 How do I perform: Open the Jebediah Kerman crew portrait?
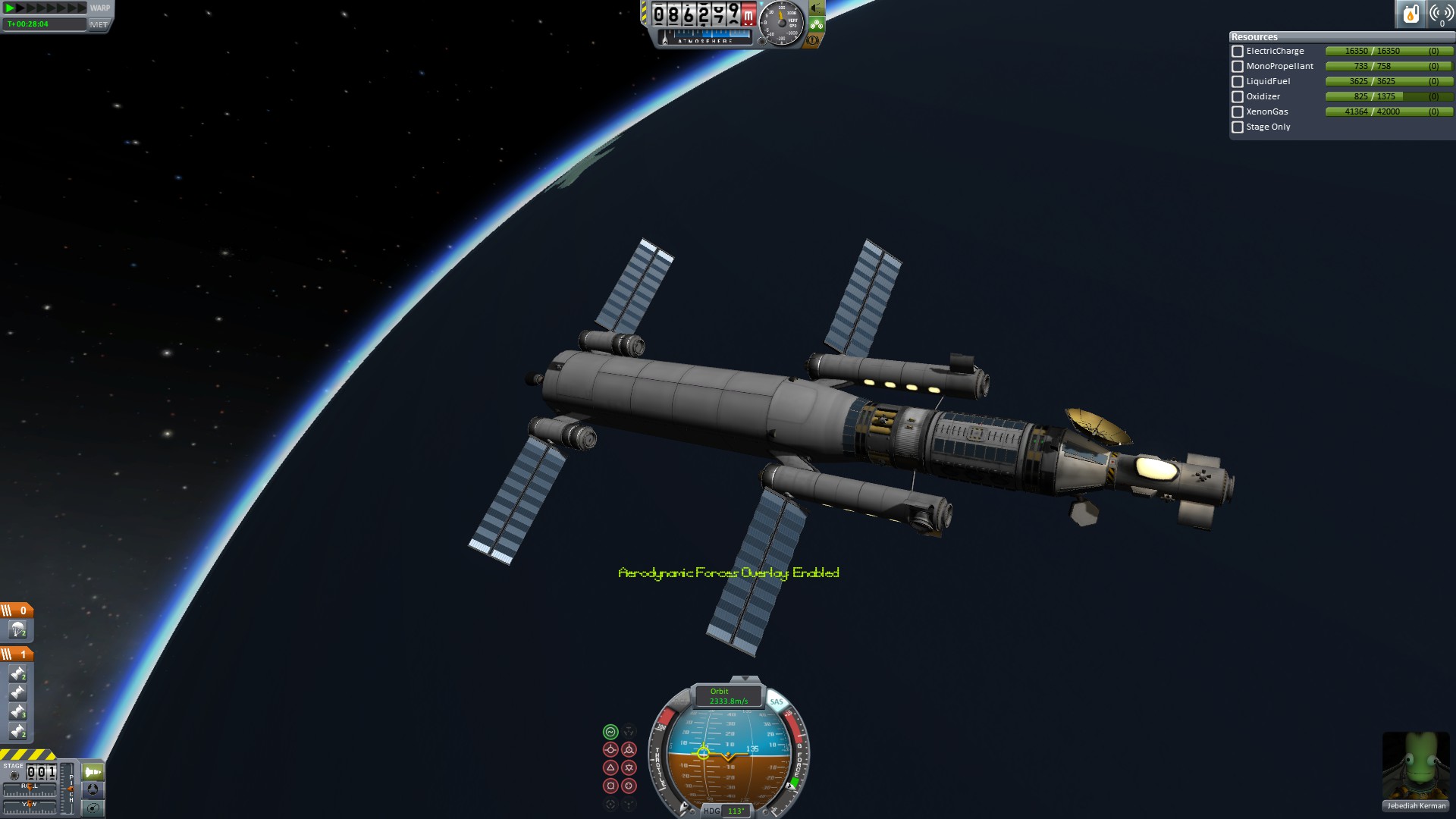[1416, 766]
